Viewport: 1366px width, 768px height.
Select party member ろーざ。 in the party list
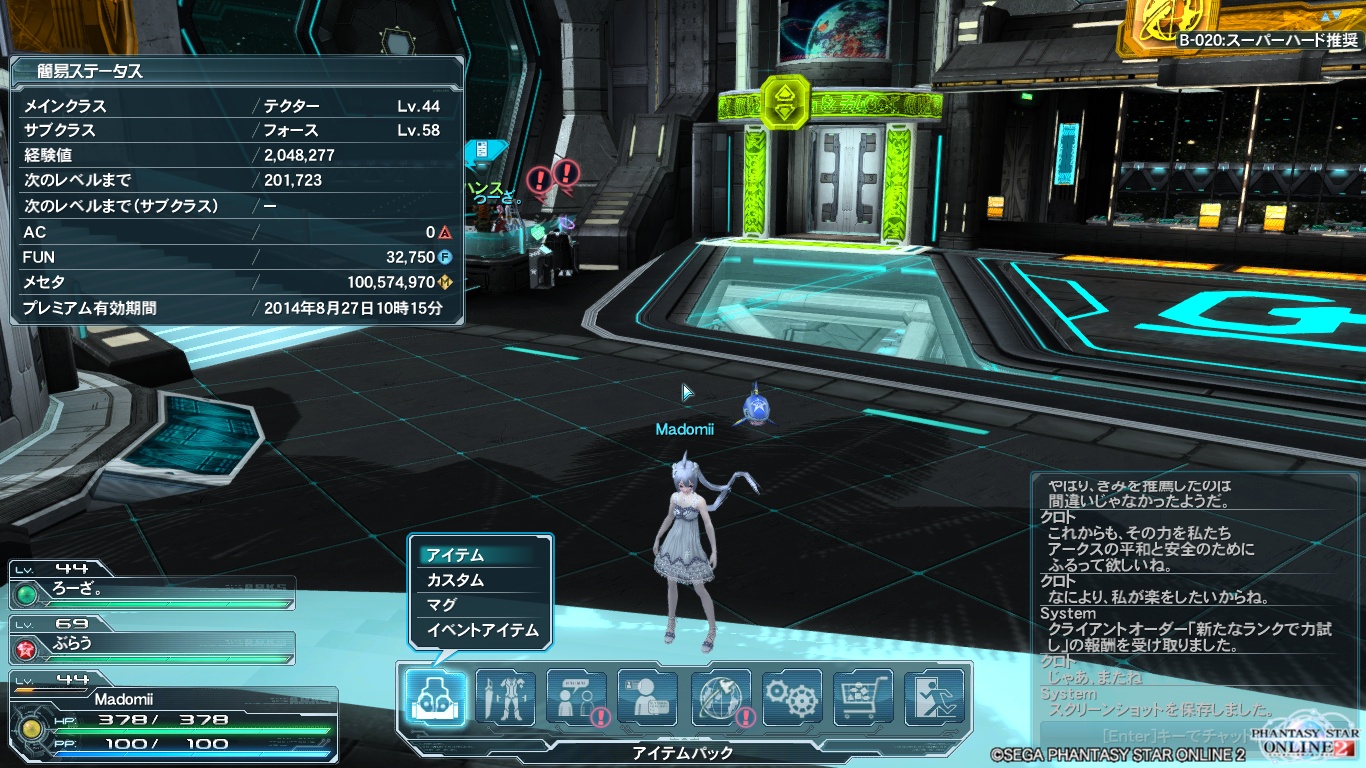pos(152,590)
